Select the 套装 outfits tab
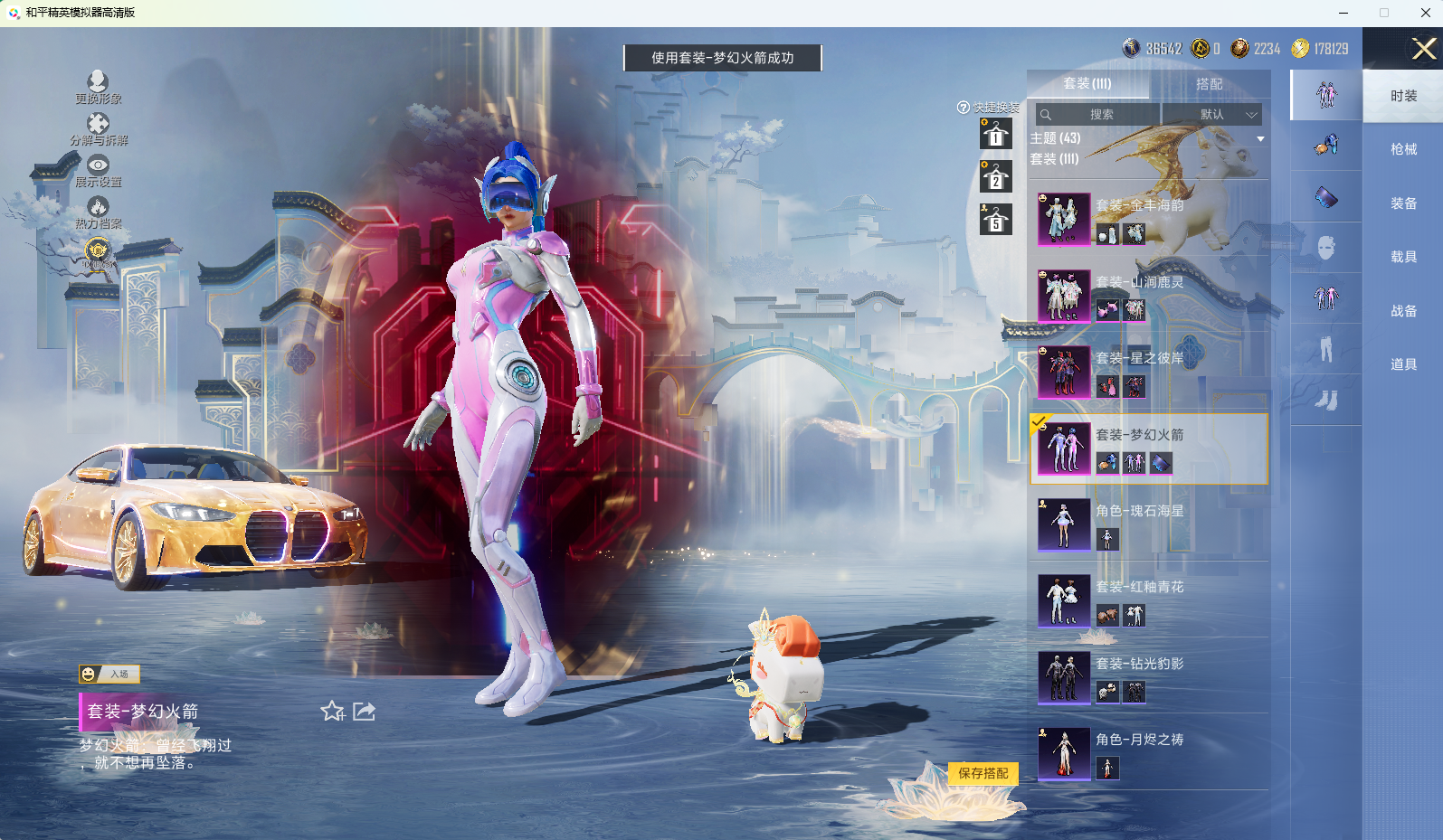Viewport: 1443px width, 840px height. pos(1087,84)
